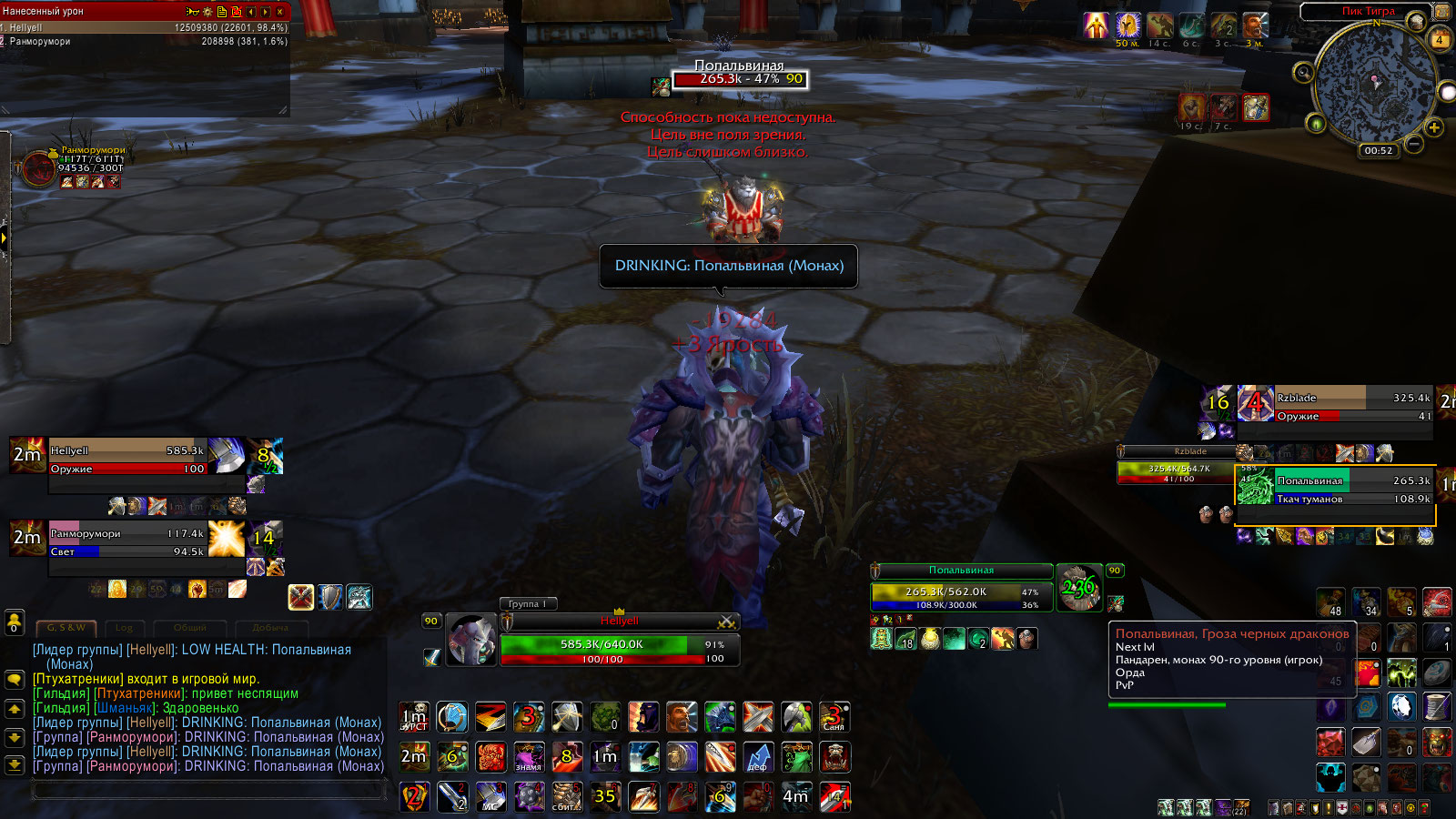Switch to the Общий chat tab
This screenshot has width=1456, height=819.
189,628
